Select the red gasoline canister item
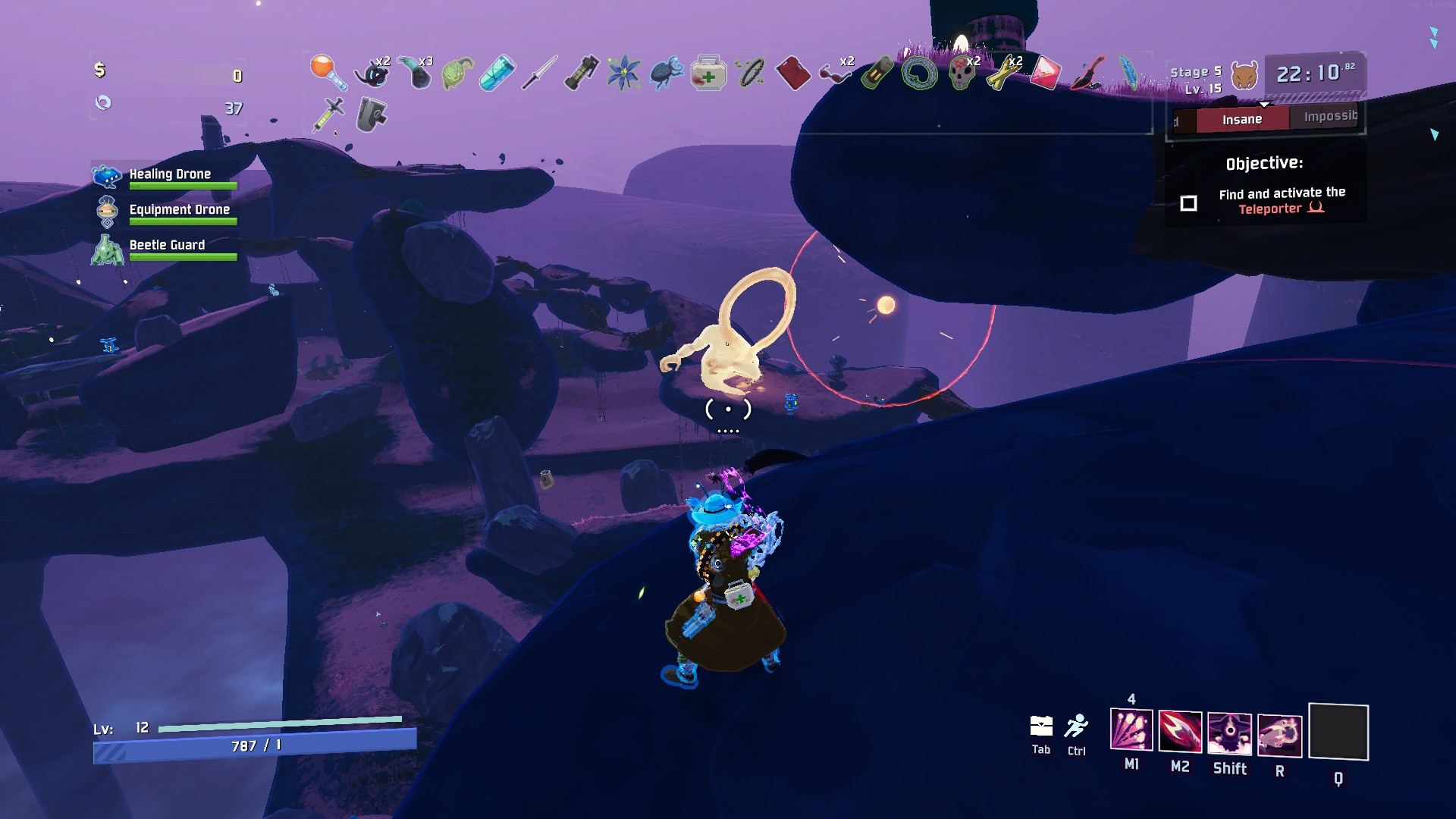 point(792,74)
